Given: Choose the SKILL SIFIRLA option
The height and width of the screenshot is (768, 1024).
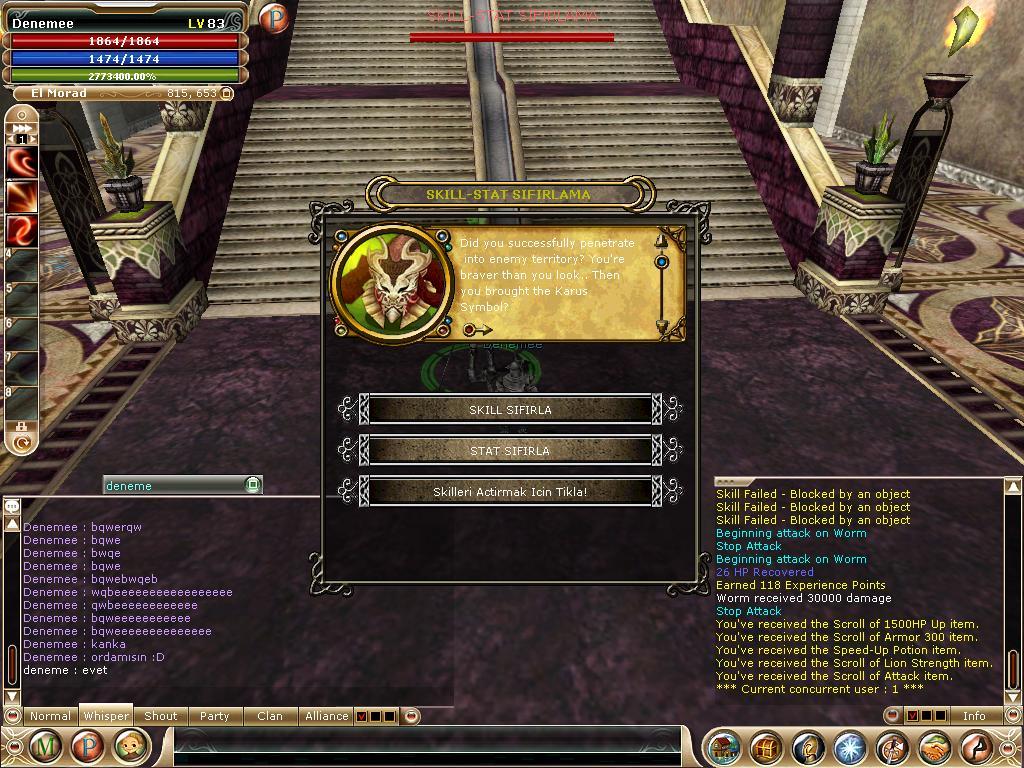Looking at the screenshot, I should pyautogui.click(x=510, y=410).
